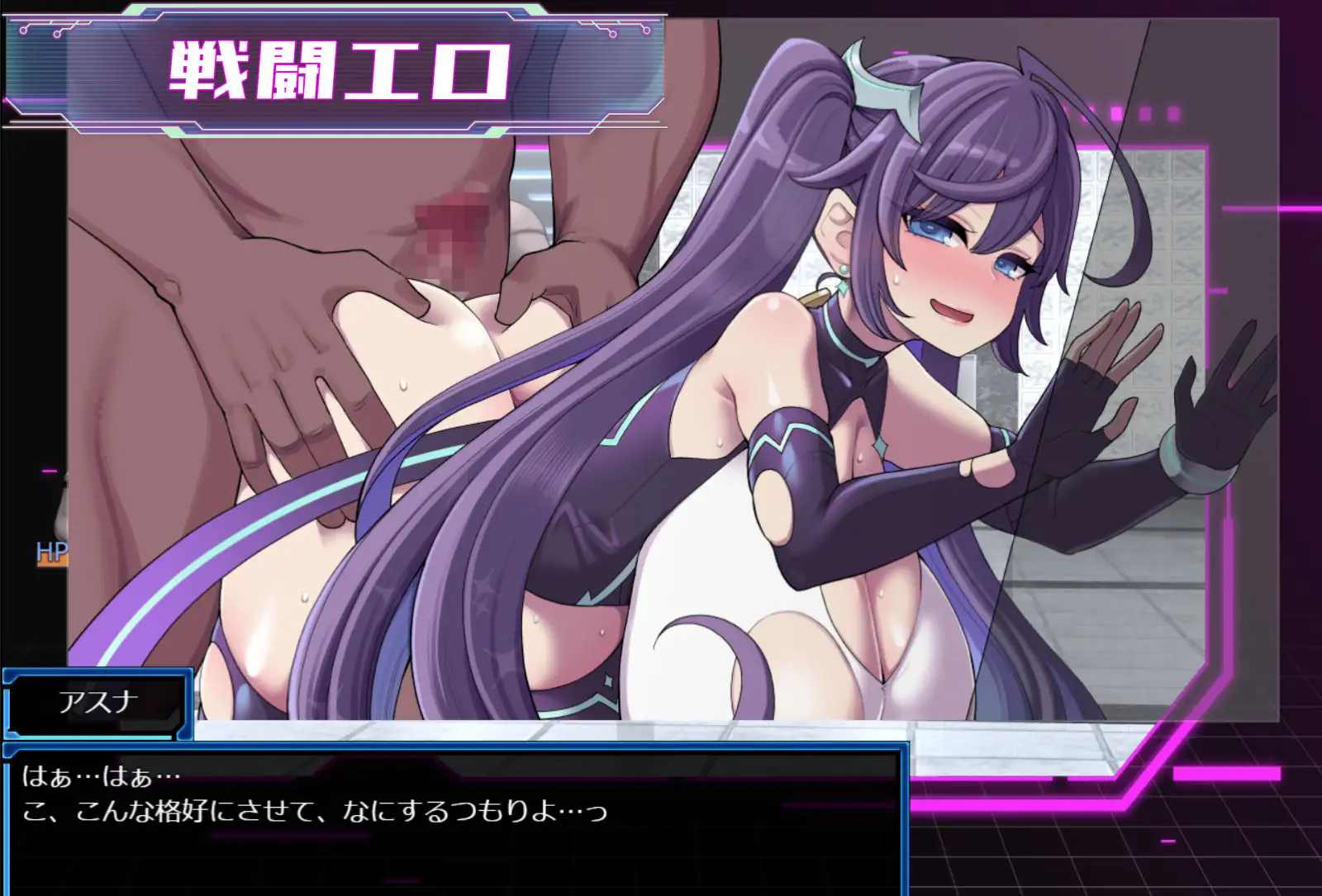Click the small pink dash near bottom right
Screen dimensions: 1322x896
click(1167, 841)
